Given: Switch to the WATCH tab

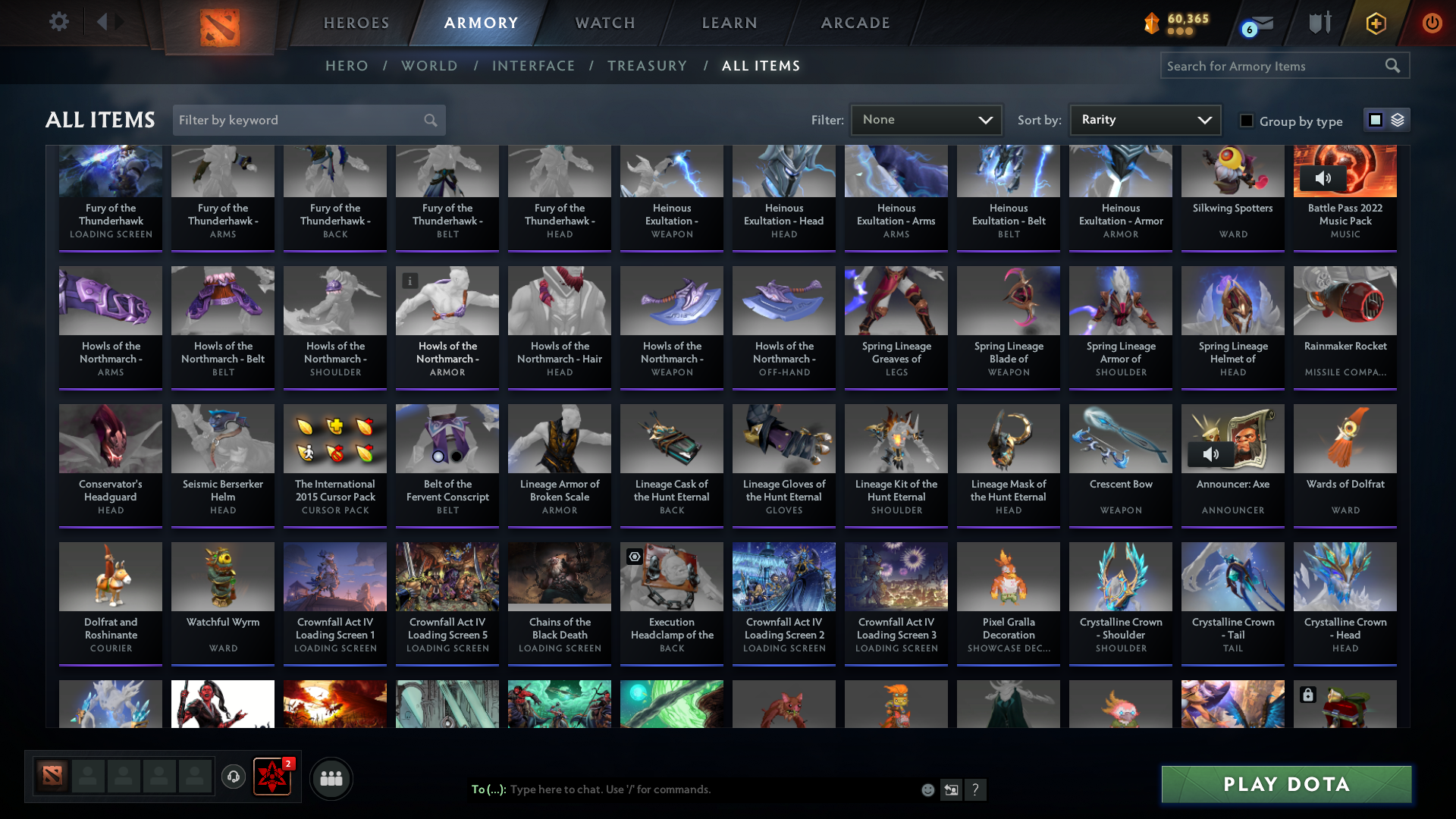Looking at the screenshot, I should click(x=604, y=23).
